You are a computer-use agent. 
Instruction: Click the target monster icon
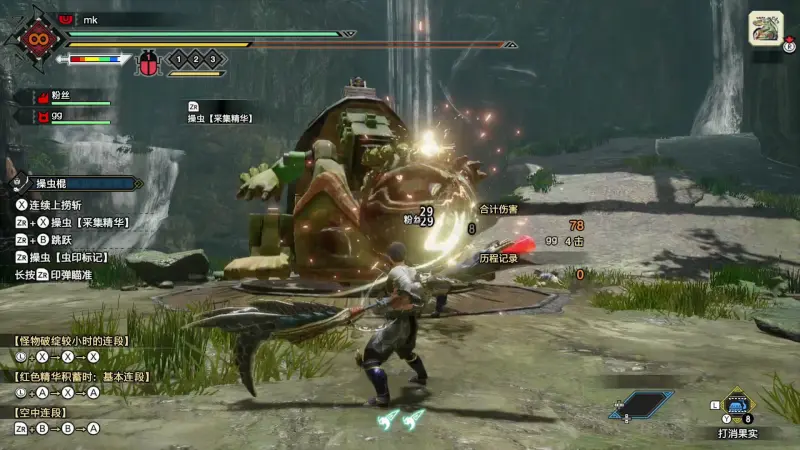[766, 27]
